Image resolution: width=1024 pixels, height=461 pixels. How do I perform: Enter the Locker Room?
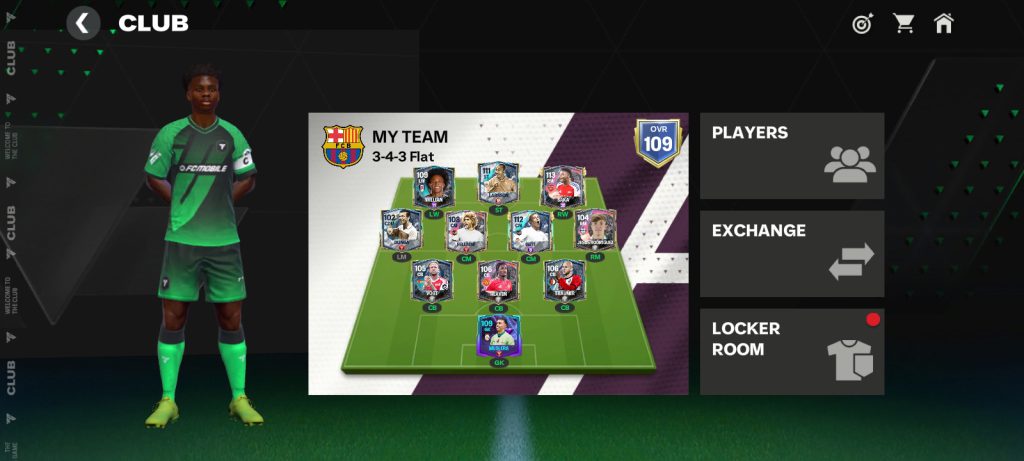(x=791, y=351)
